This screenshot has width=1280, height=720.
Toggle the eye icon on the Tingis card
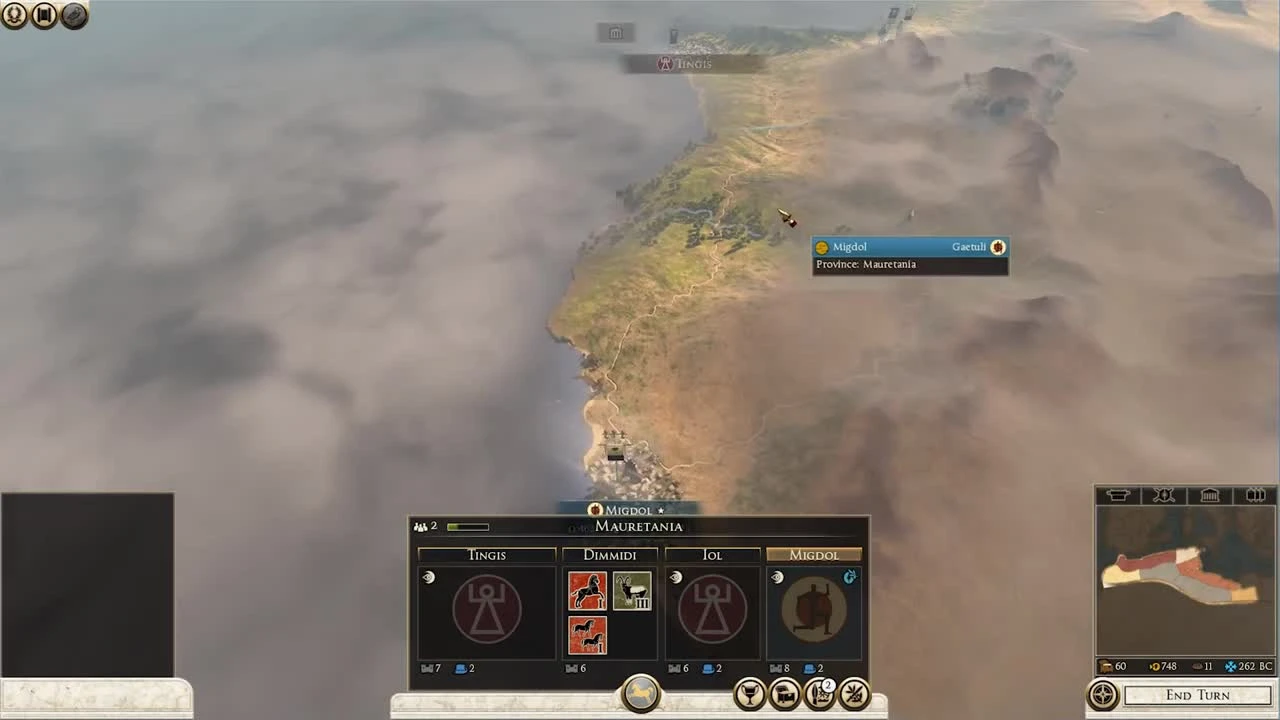[x=428, y=577]
